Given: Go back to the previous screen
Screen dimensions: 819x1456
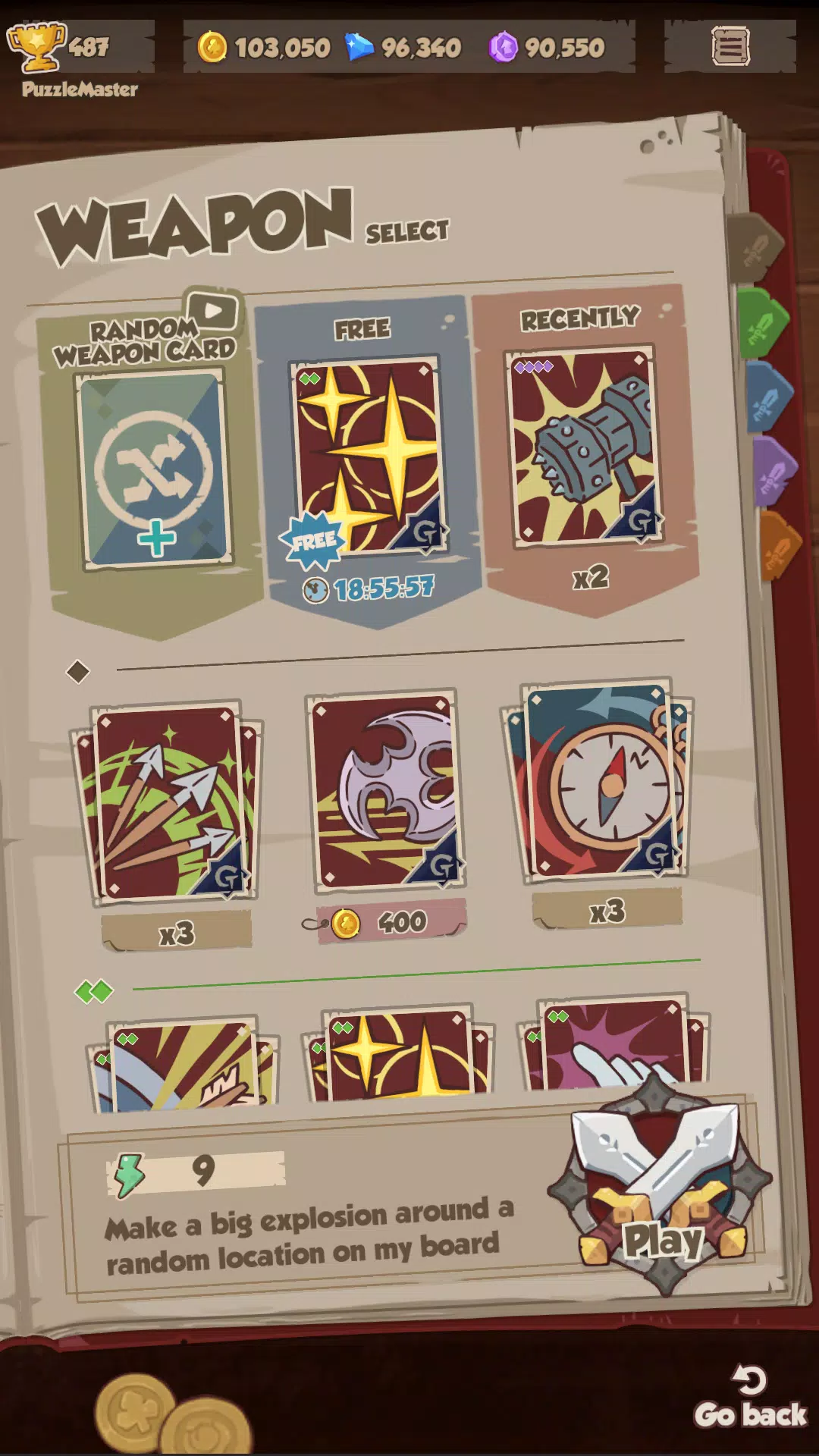Looking at the screenshot, I should point(750,1399).
